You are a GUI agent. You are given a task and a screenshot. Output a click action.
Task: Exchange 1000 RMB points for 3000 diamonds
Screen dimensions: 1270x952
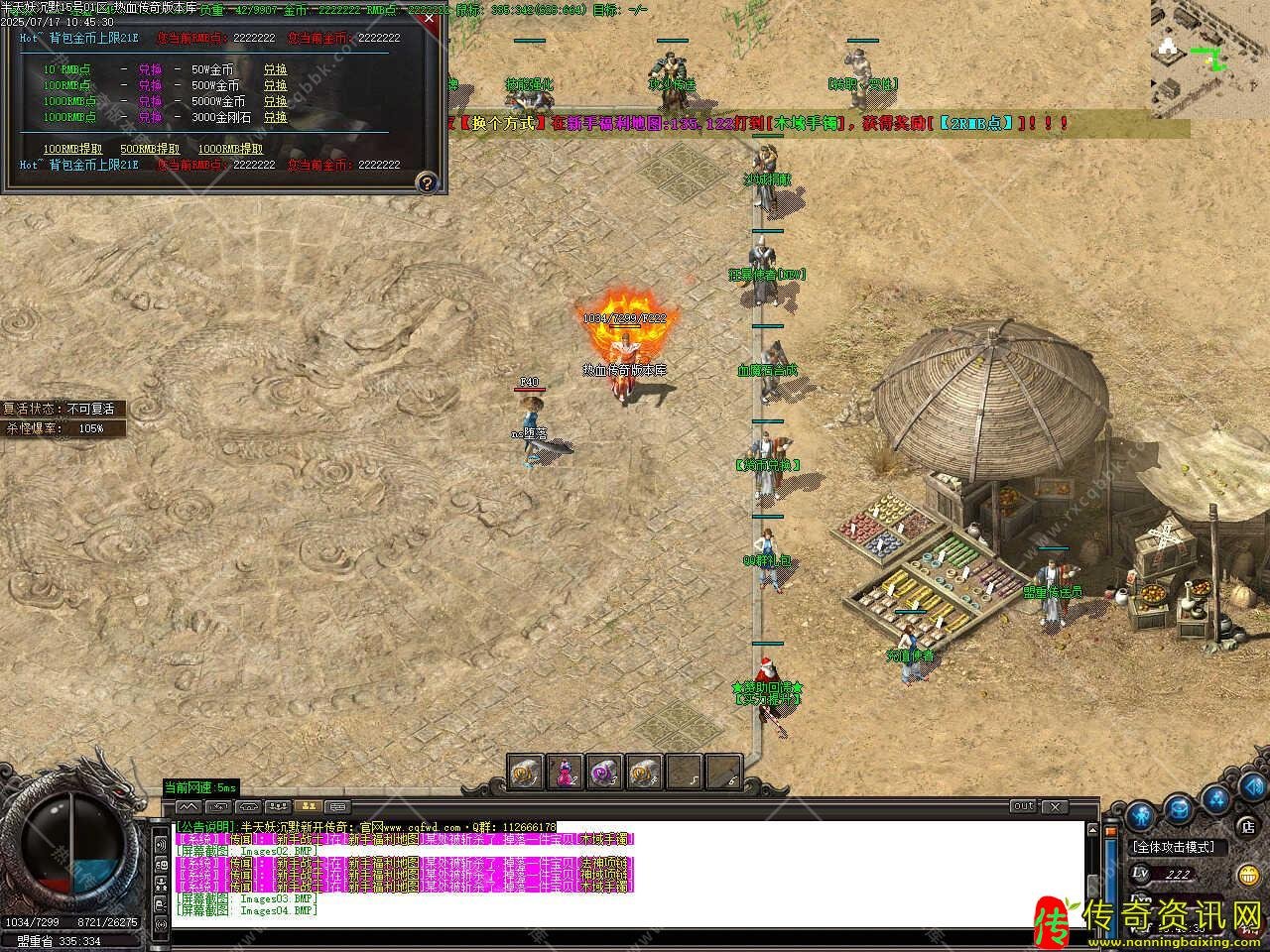275,117
